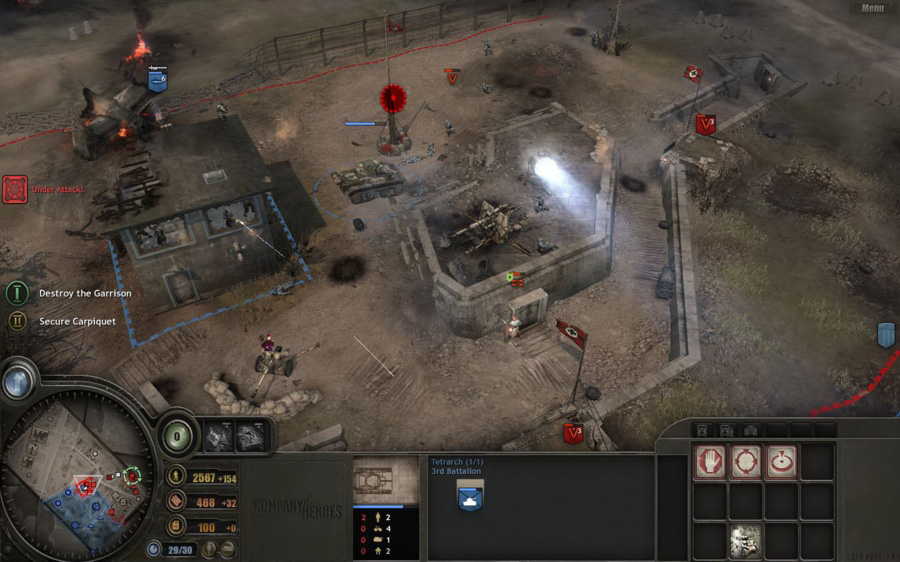Click the Tetrarch tank portrait
This screenshot has height=562, width=900.
[386, 482]
